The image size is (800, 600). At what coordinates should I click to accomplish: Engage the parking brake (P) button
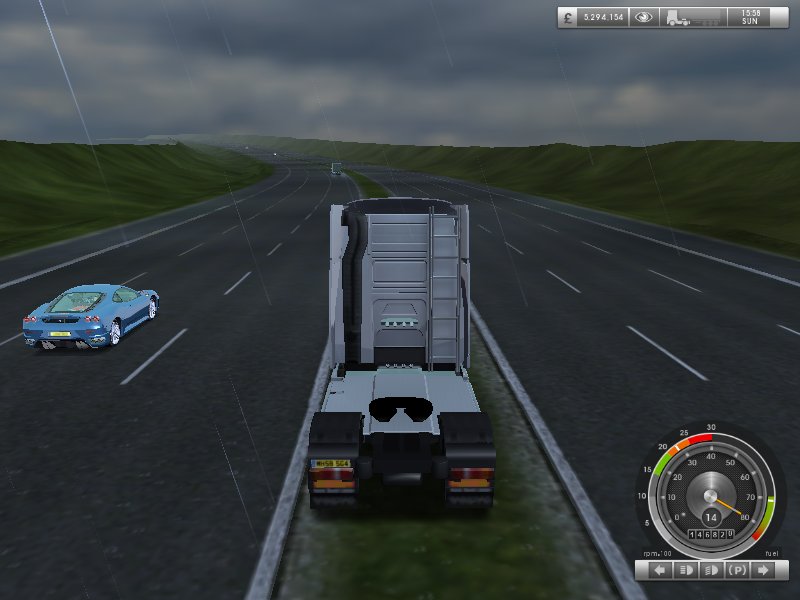[738, 570]
